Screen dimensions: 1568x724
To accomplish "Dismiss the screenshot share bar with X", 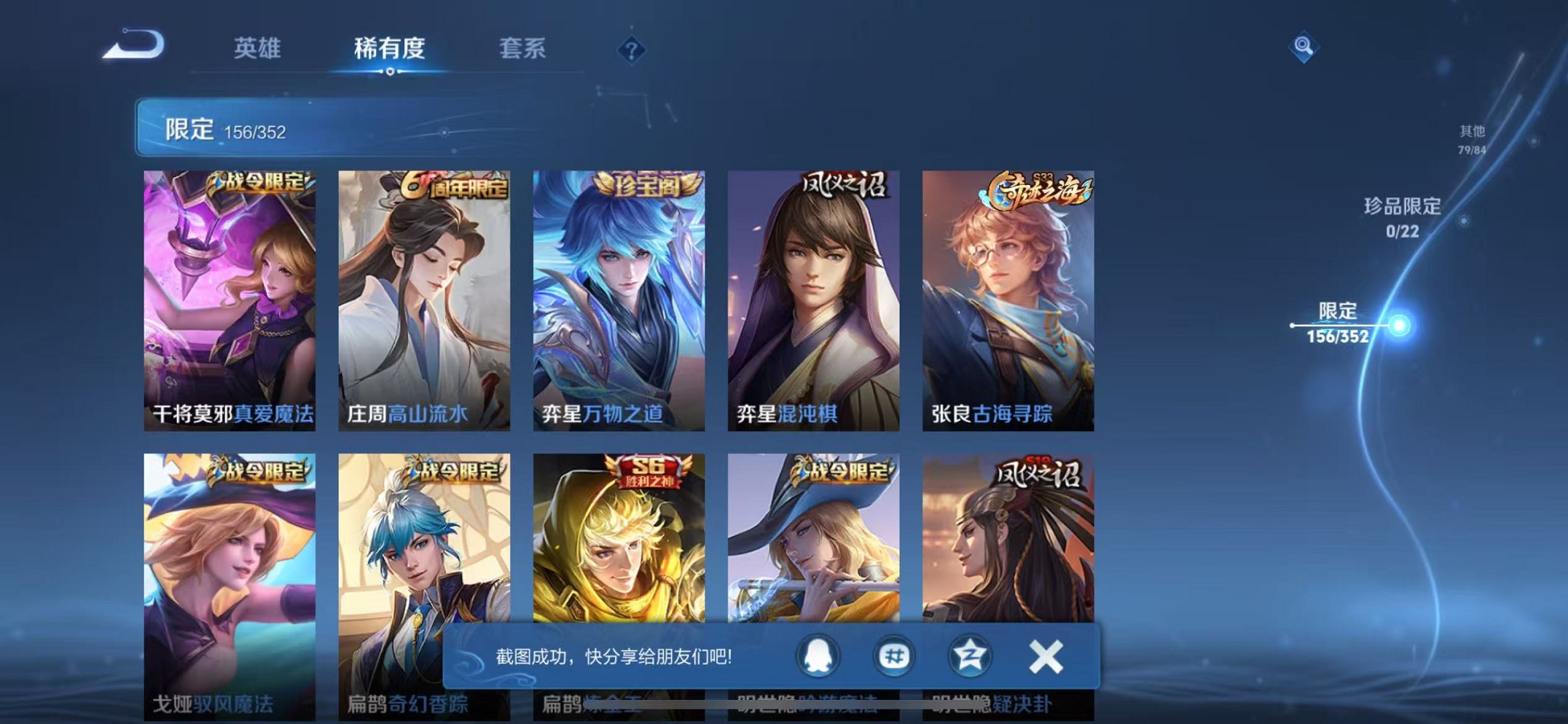I will 1045,656.
